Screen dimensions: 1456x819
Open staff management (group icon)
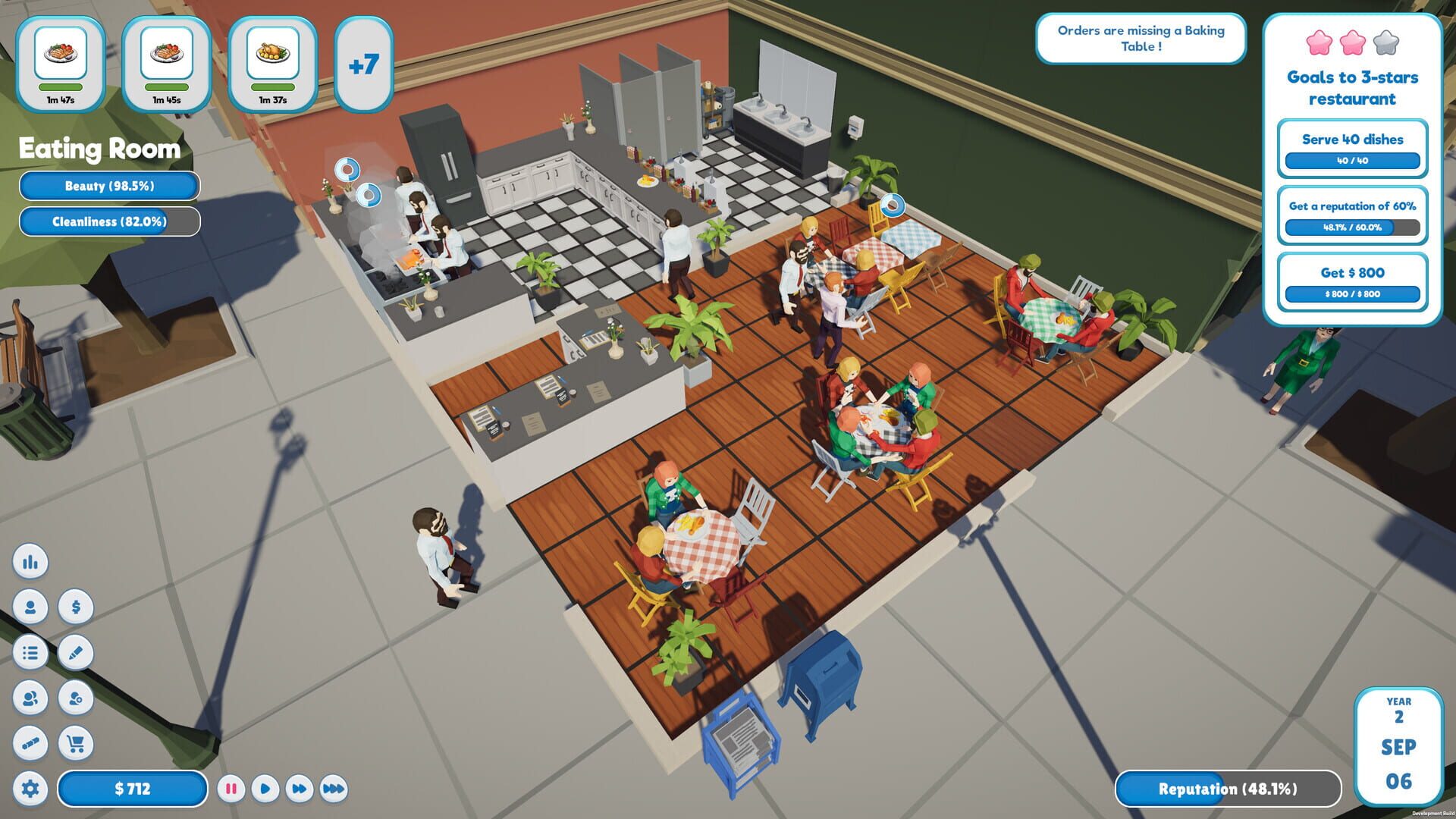(x=30, y=698)
